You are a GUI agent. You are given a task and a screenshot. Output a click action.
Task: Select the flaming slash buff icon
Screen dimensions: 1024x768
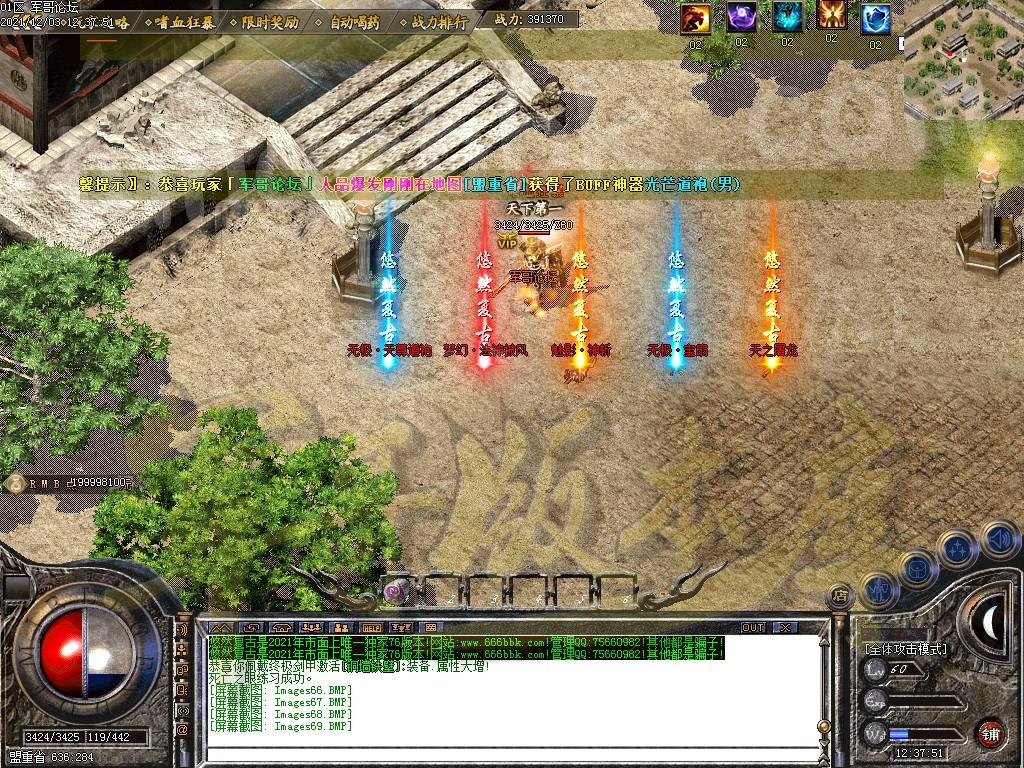tap(696, 18)
